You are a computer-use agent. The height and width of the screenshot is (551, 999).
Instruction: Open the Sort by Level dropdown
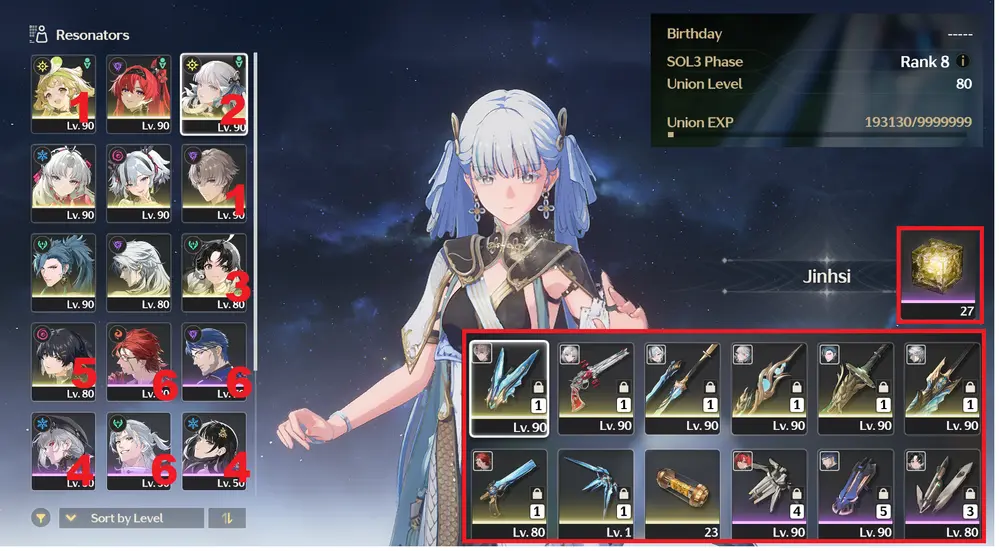(131, 518)
